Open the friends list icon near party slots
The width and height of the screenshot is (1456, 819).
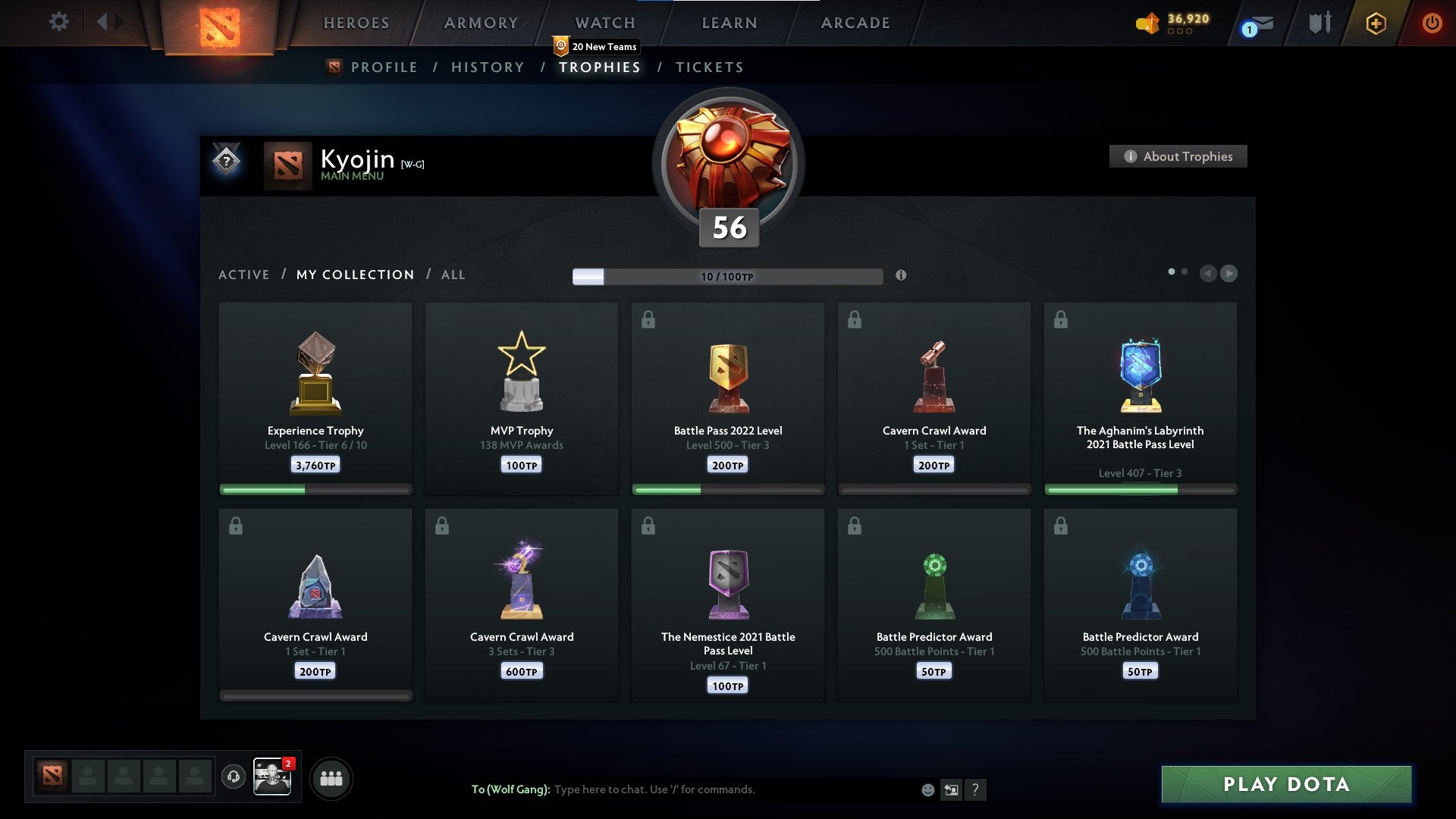click(x=331, y=777)
